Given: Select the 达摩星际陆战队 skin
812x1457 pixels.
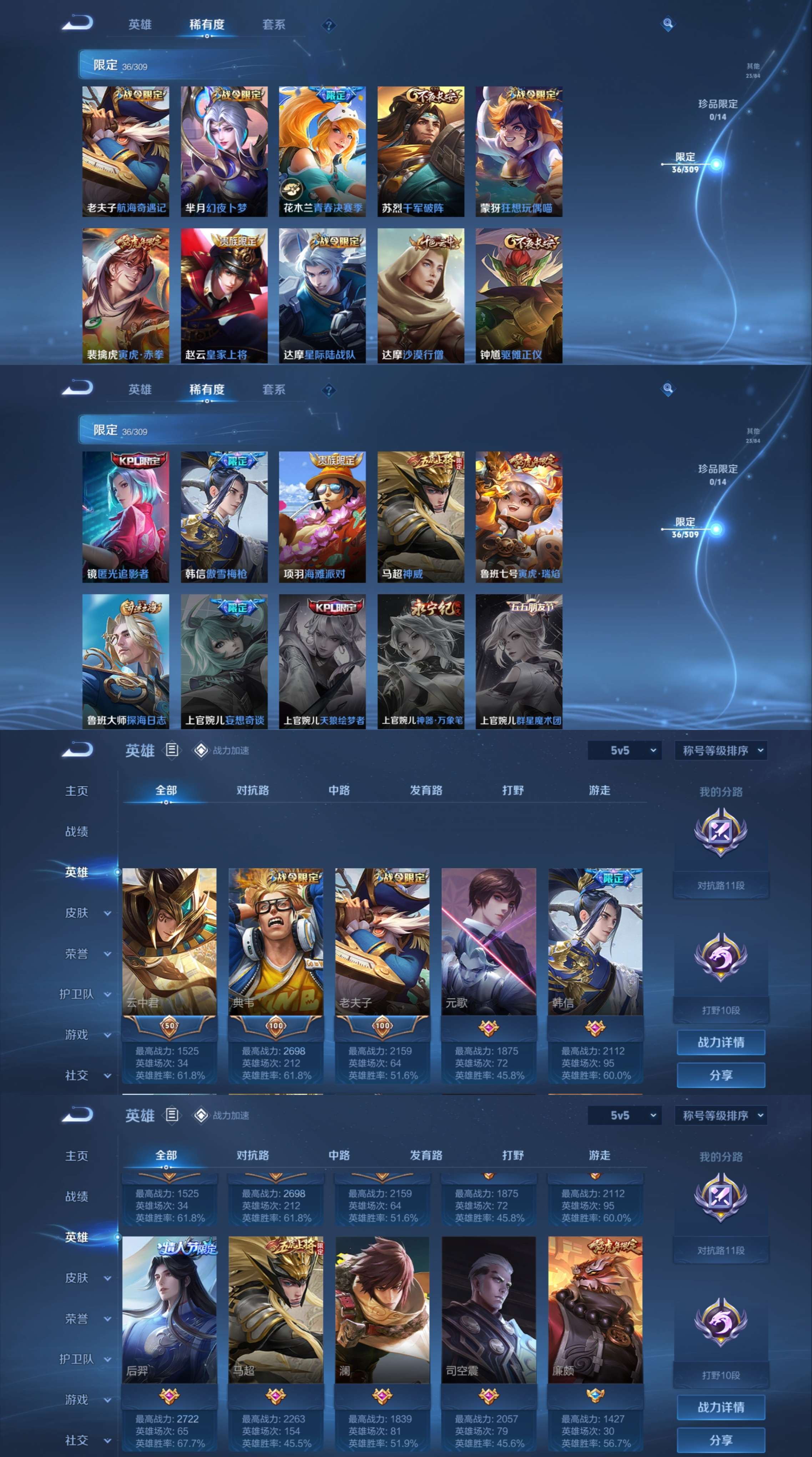Looking at the screenshot, I should point(322,295).
